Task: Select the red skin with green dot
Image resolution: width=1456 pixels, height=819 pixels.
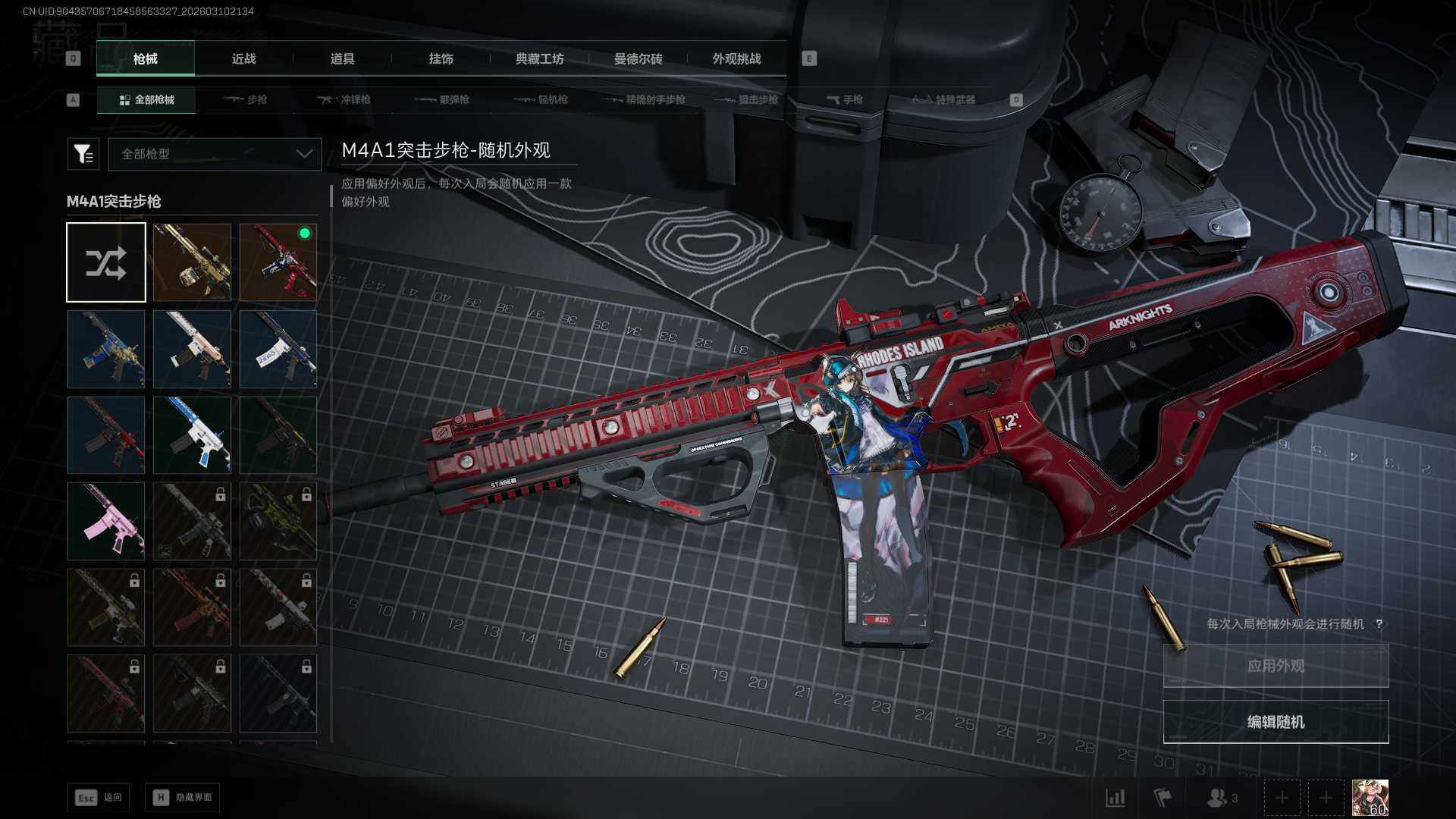Action: click(278, 262)
